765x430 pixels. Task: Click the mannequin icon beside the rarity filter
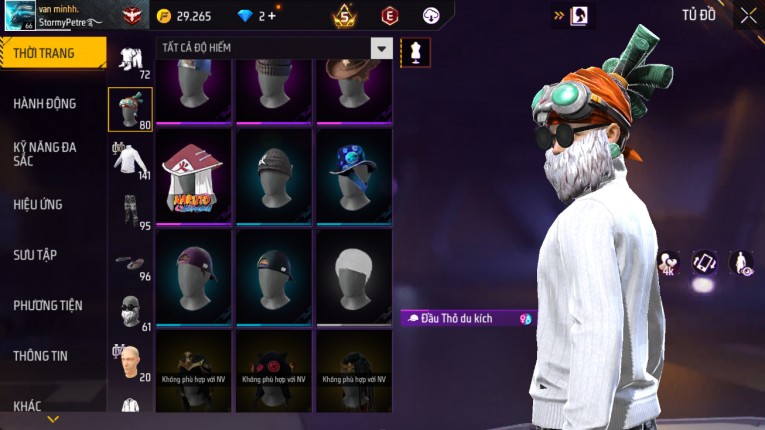[415, 51]
